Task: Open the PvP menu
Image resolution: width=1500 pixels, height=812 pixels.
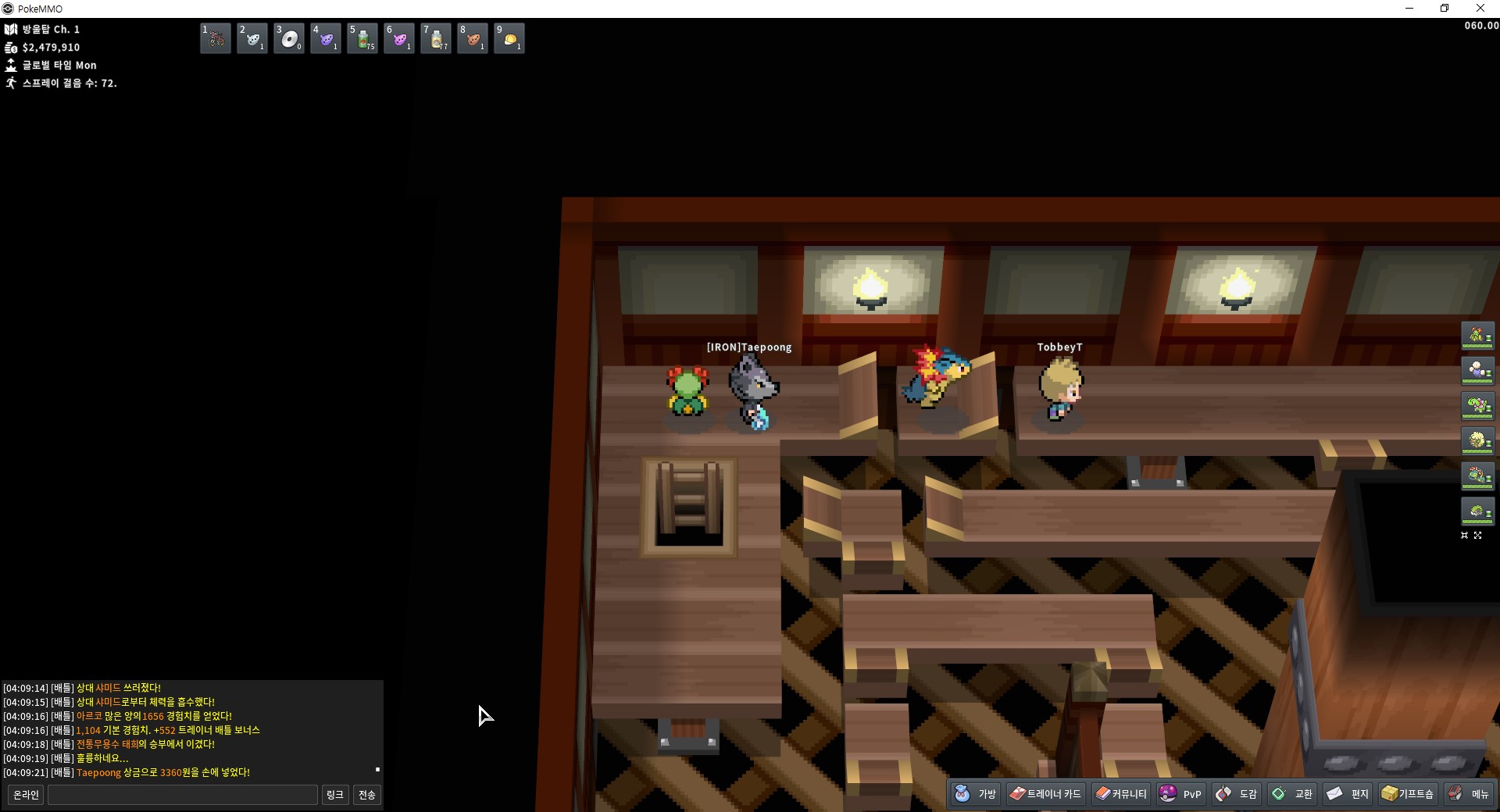Action: [1180, 794]
